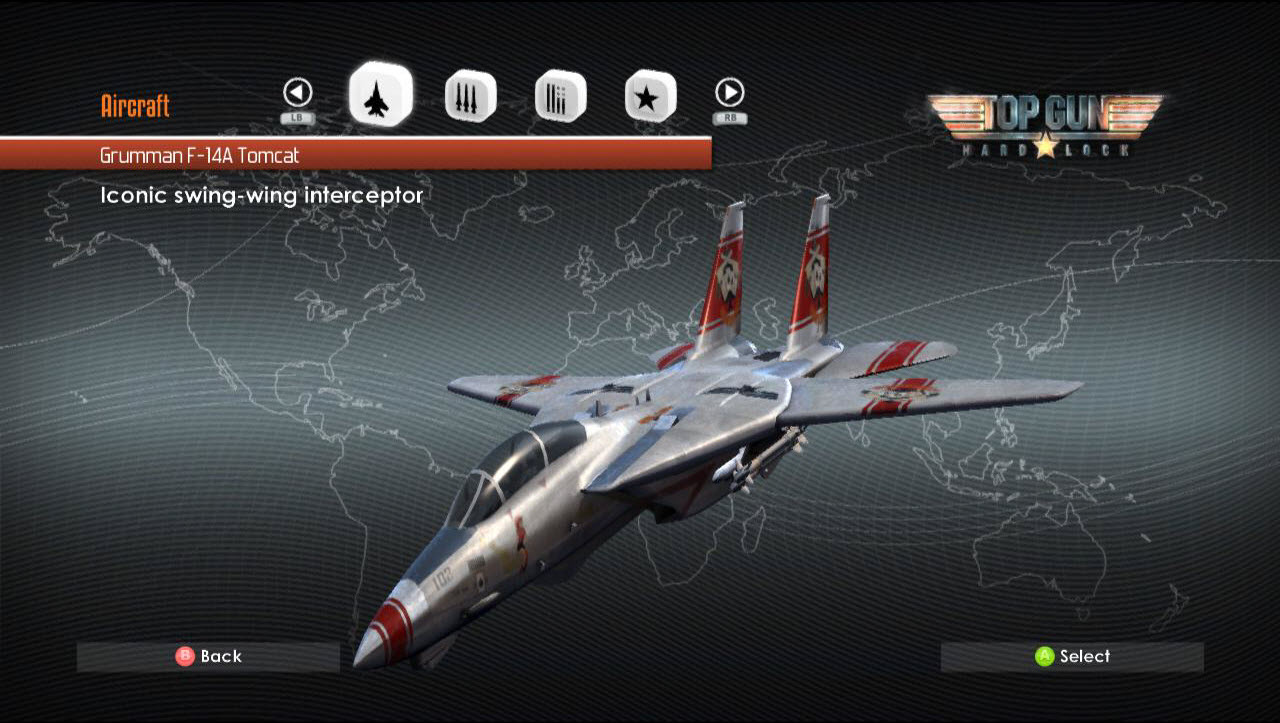Screen dimensions: 1280x723
Task: Confirm with the Select button
Action: (1072, 657)
